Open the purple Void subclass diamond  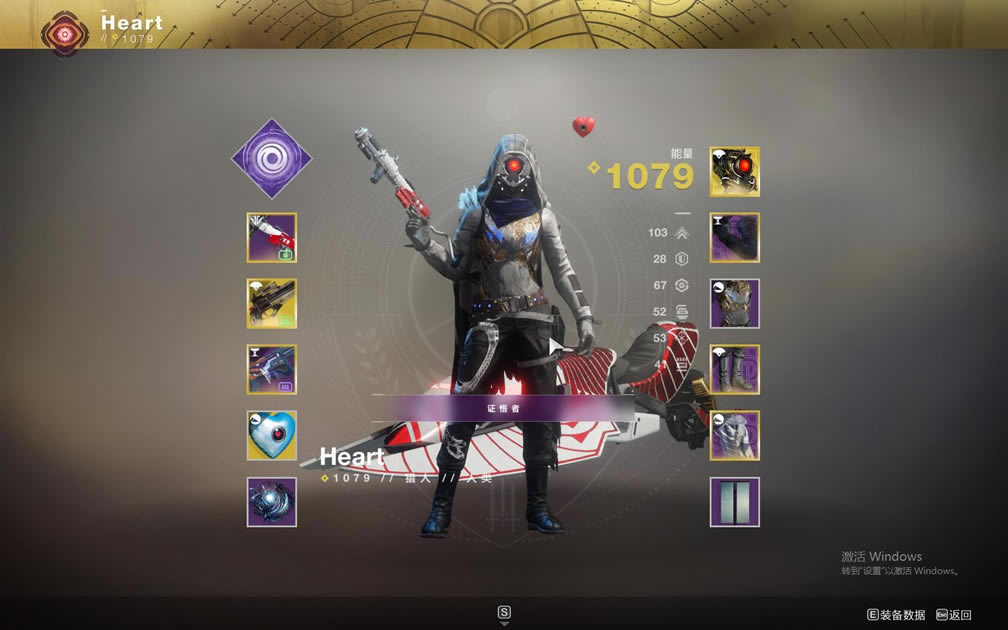point(272,158)
